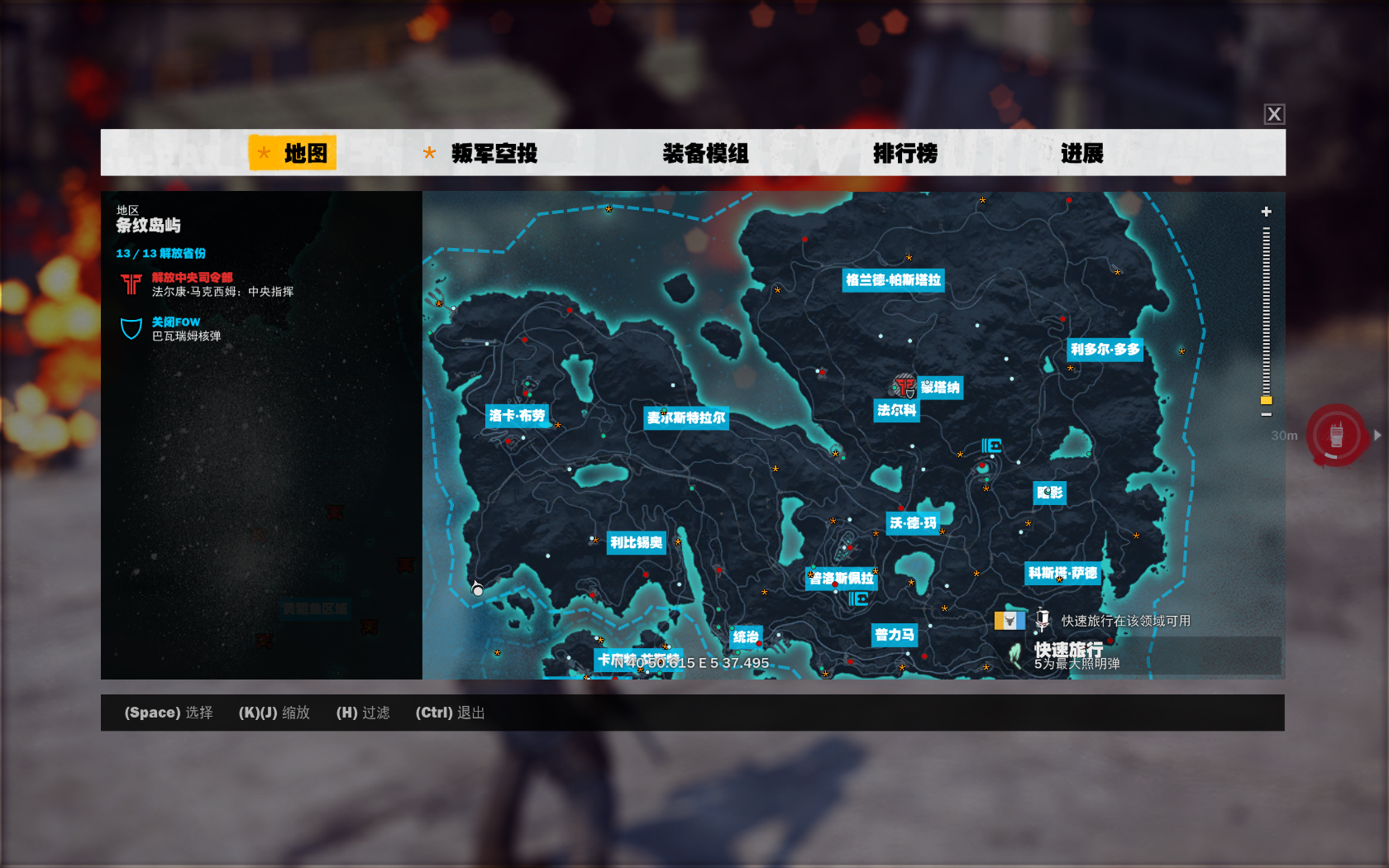Select the 利多尔·多多 province label
The height and width of the screenshot is (868, 1389).
pos(1105,350)
